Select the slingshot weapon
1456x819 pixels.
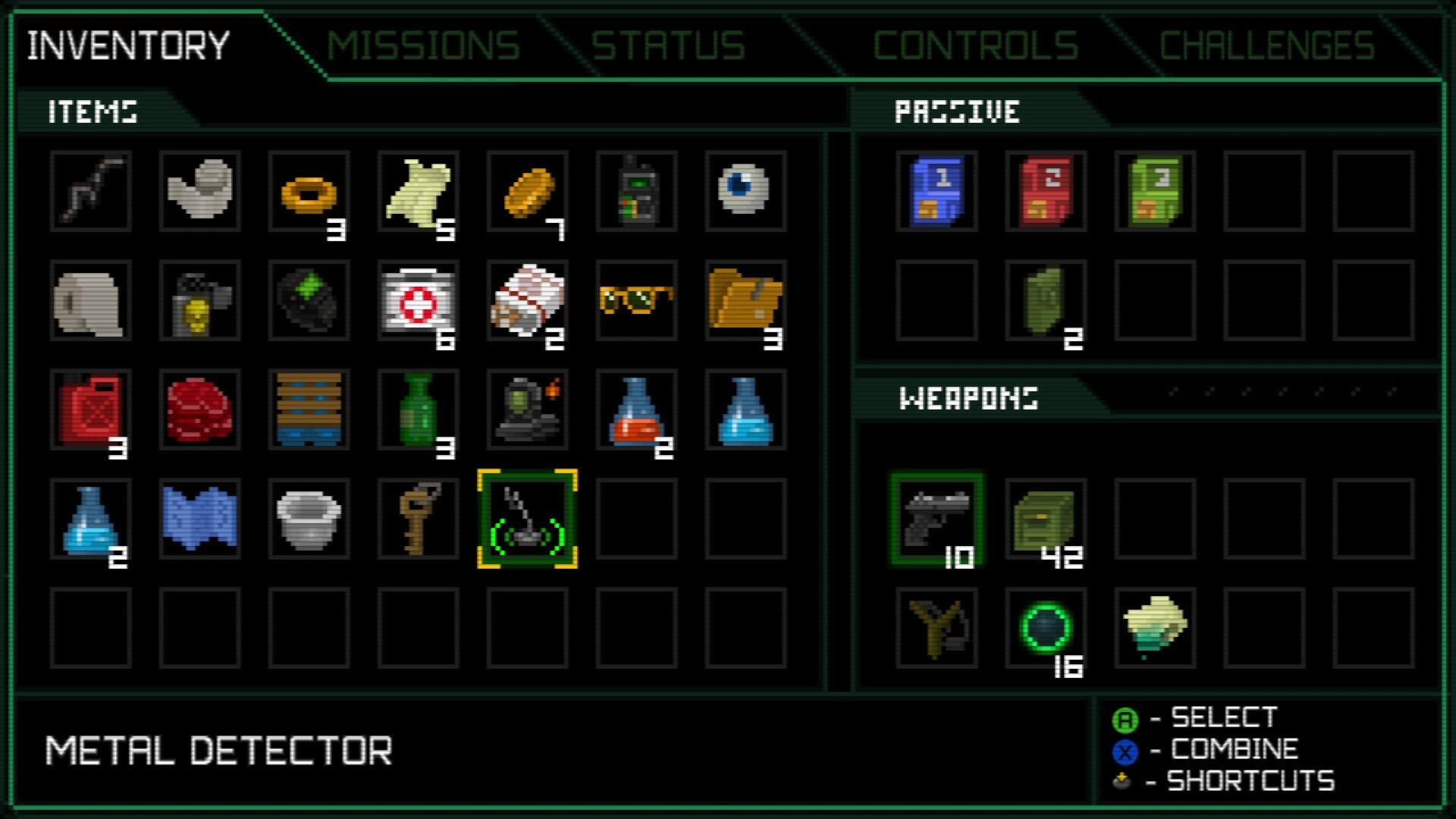pos(938,629)
